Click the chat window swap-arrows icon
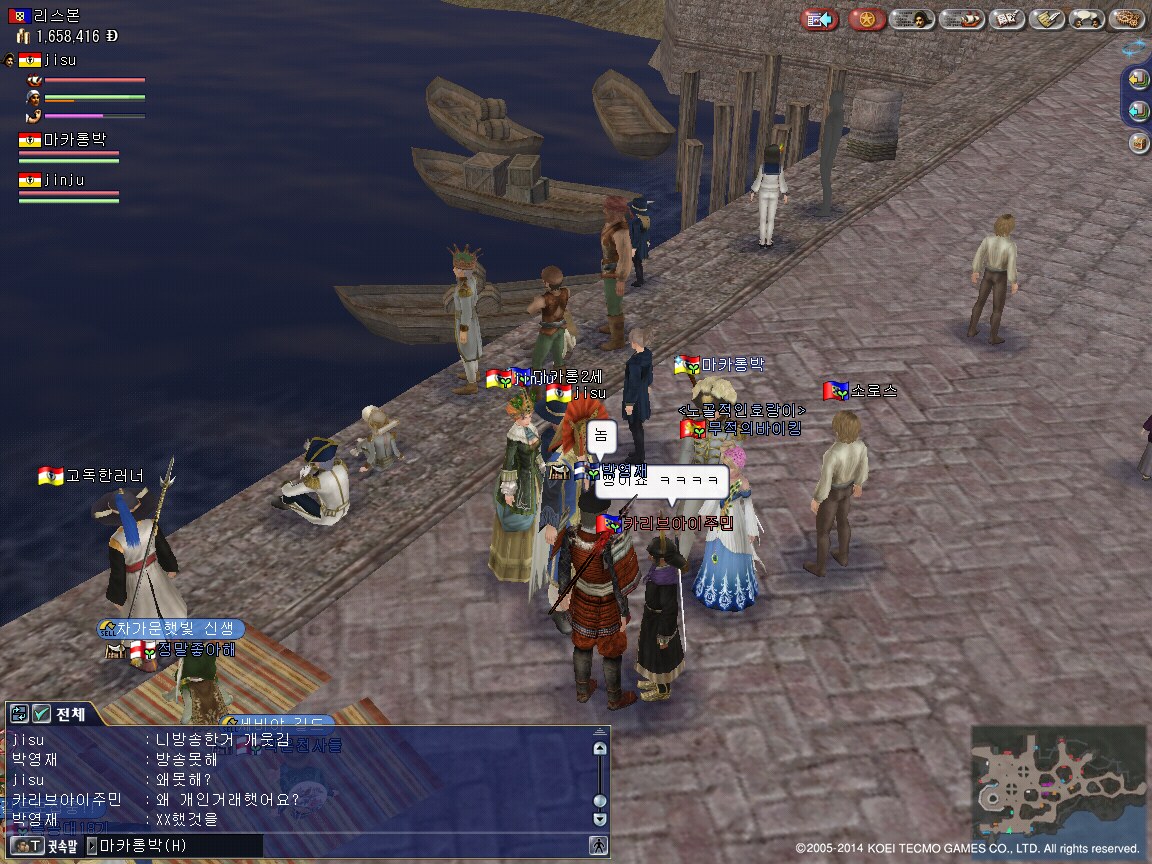Viewport: 1152px width, 864px height. pos(19,714)
